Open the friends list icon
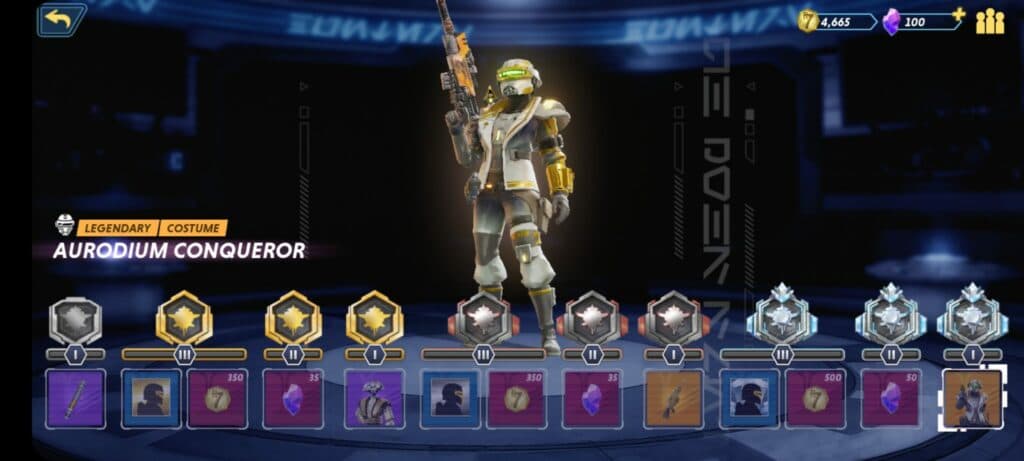This screenshot has height=461, width=1024. tap(989, 20)
